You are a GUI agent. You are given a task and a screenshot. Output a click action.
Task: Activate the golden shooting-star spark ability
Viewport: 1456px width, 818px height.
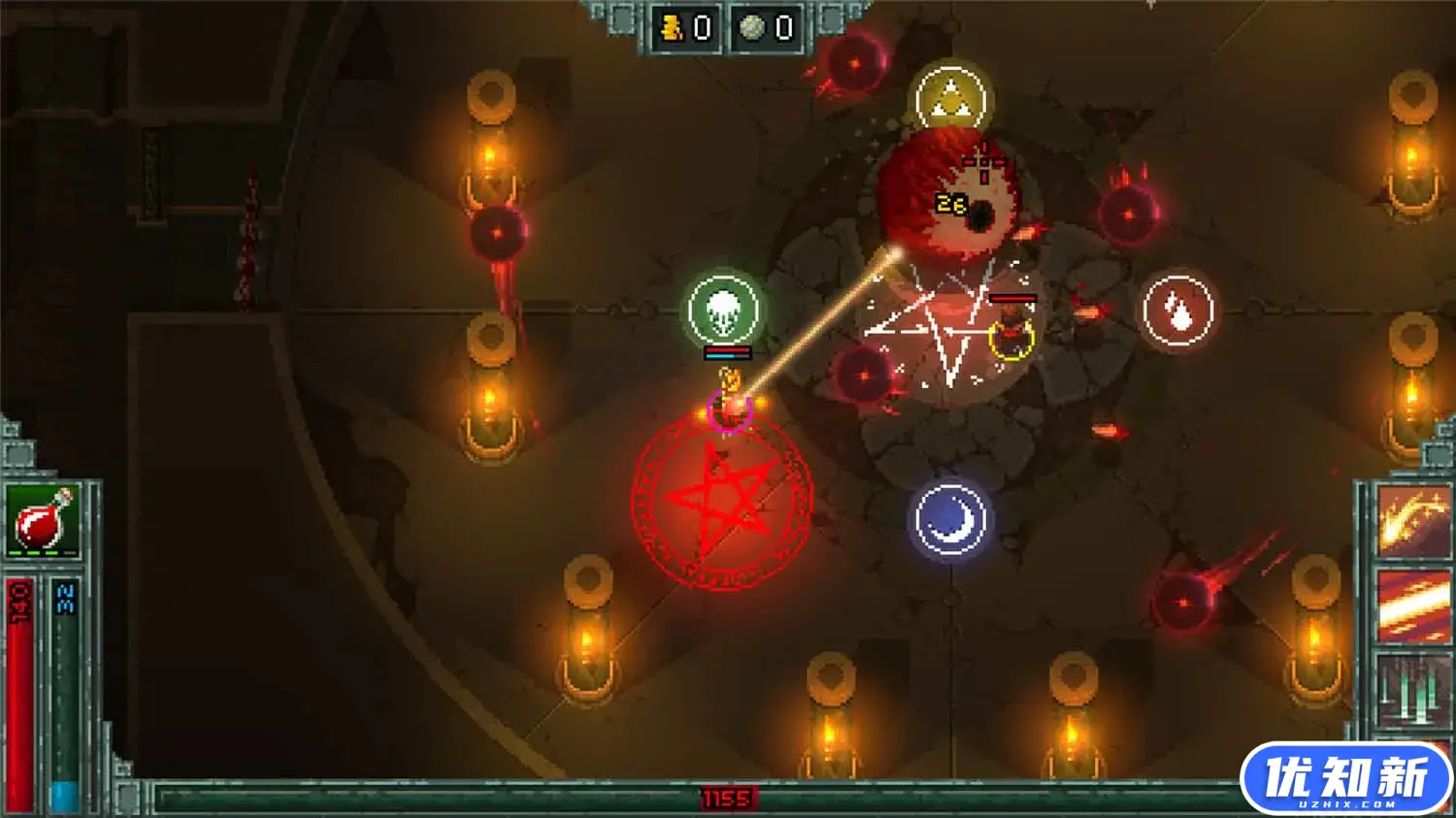click(x=1412, y=522)
